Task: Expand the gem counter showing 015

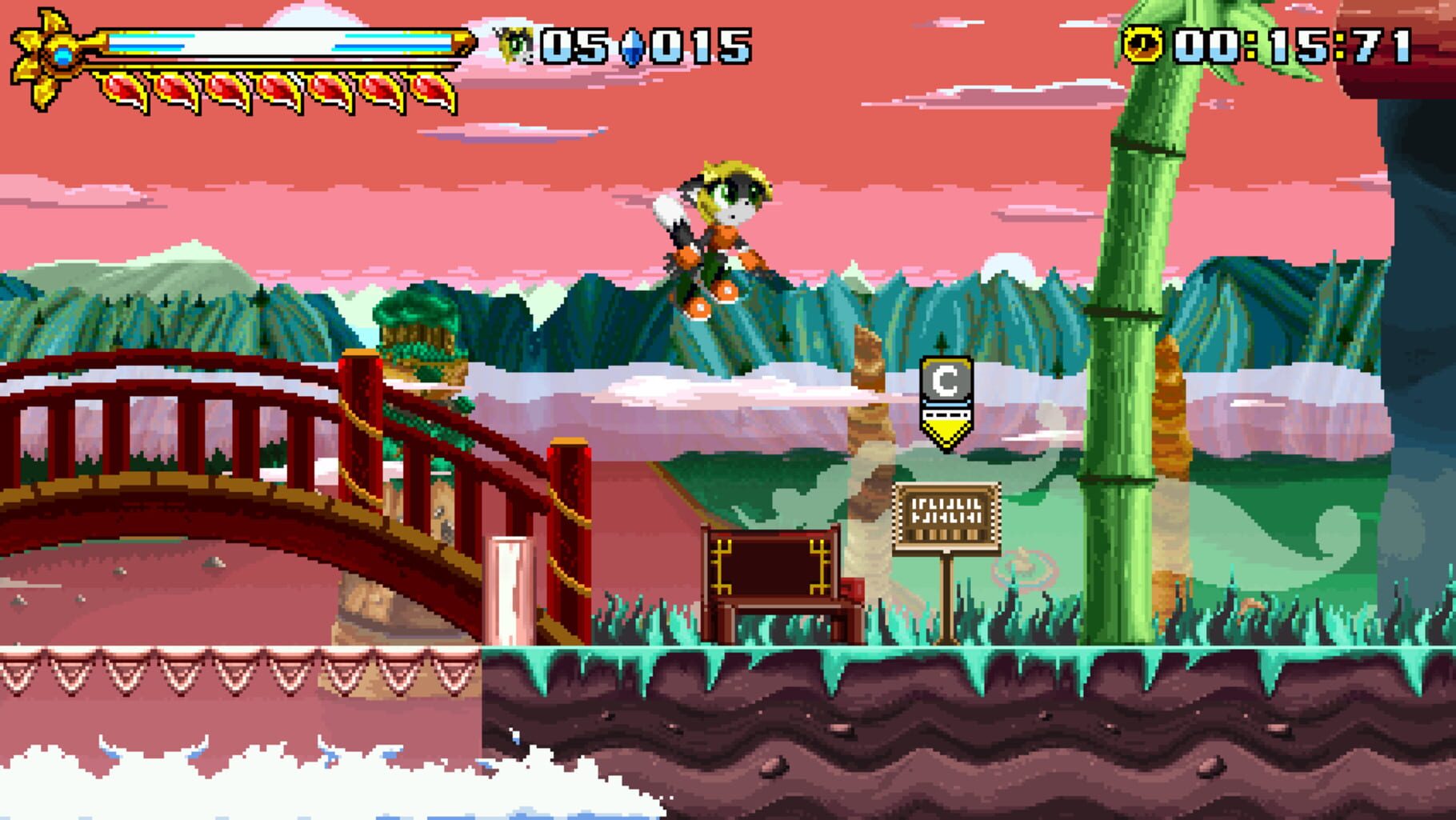Action: [700, 46]
